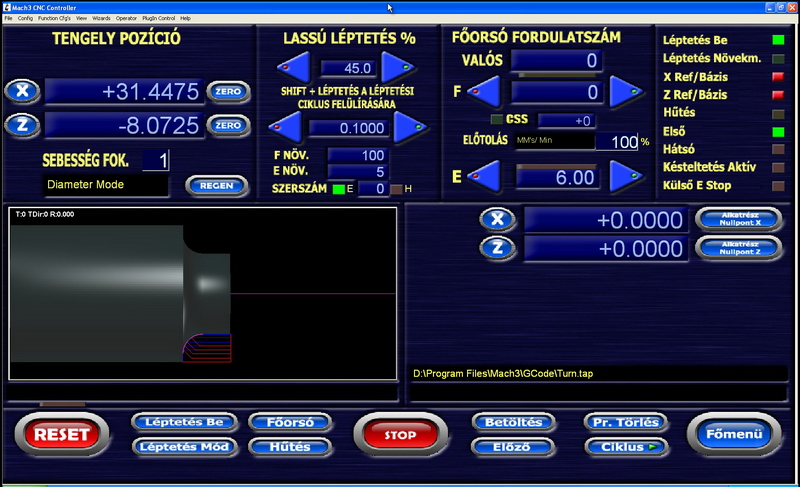This screenshot has width=800, height=487.
Task: Turn on Hűtés coolant button
Action: click(290, 447)
